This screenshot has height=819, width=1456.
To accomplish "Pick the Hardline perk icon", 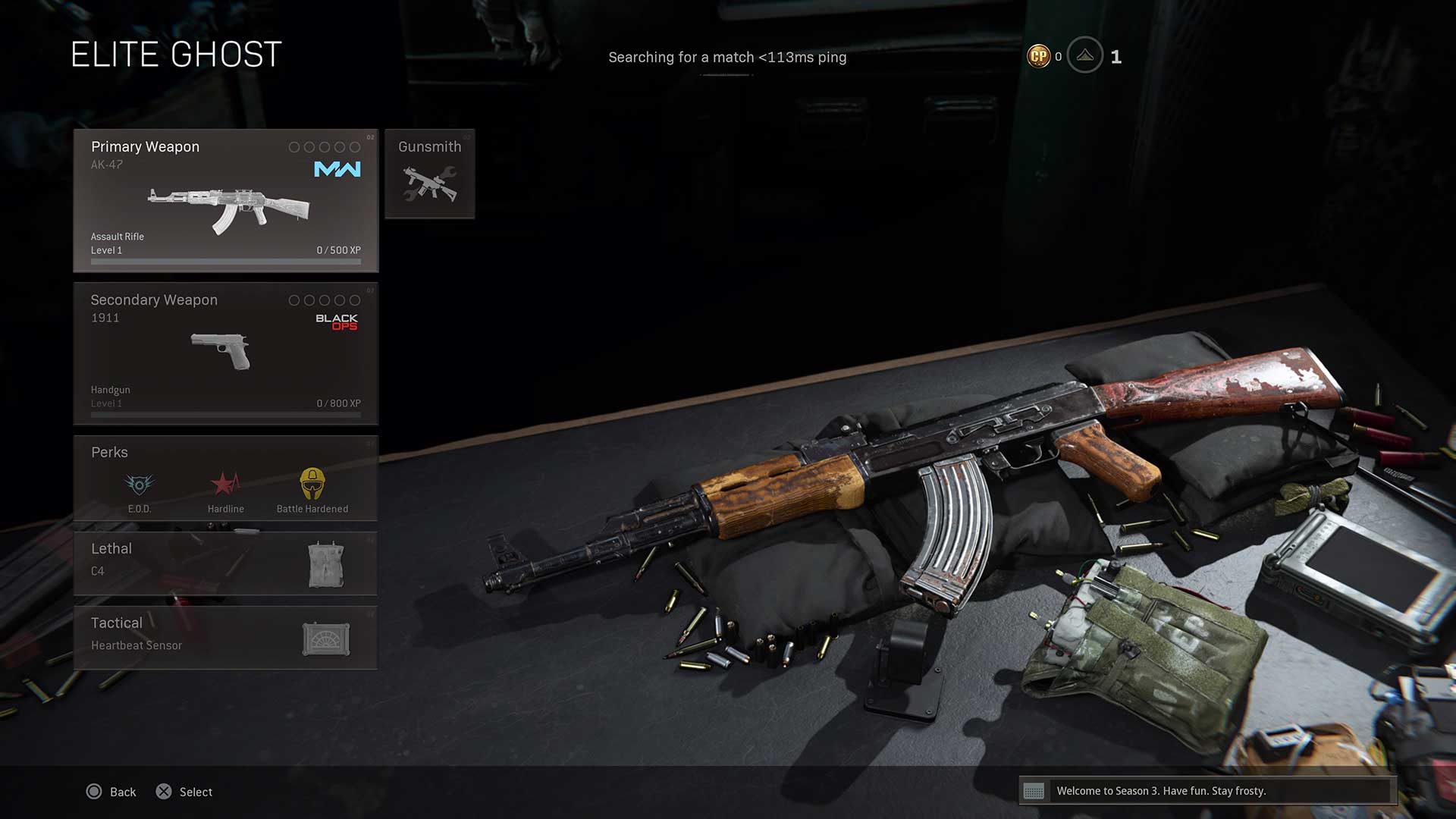I will 225,484.
